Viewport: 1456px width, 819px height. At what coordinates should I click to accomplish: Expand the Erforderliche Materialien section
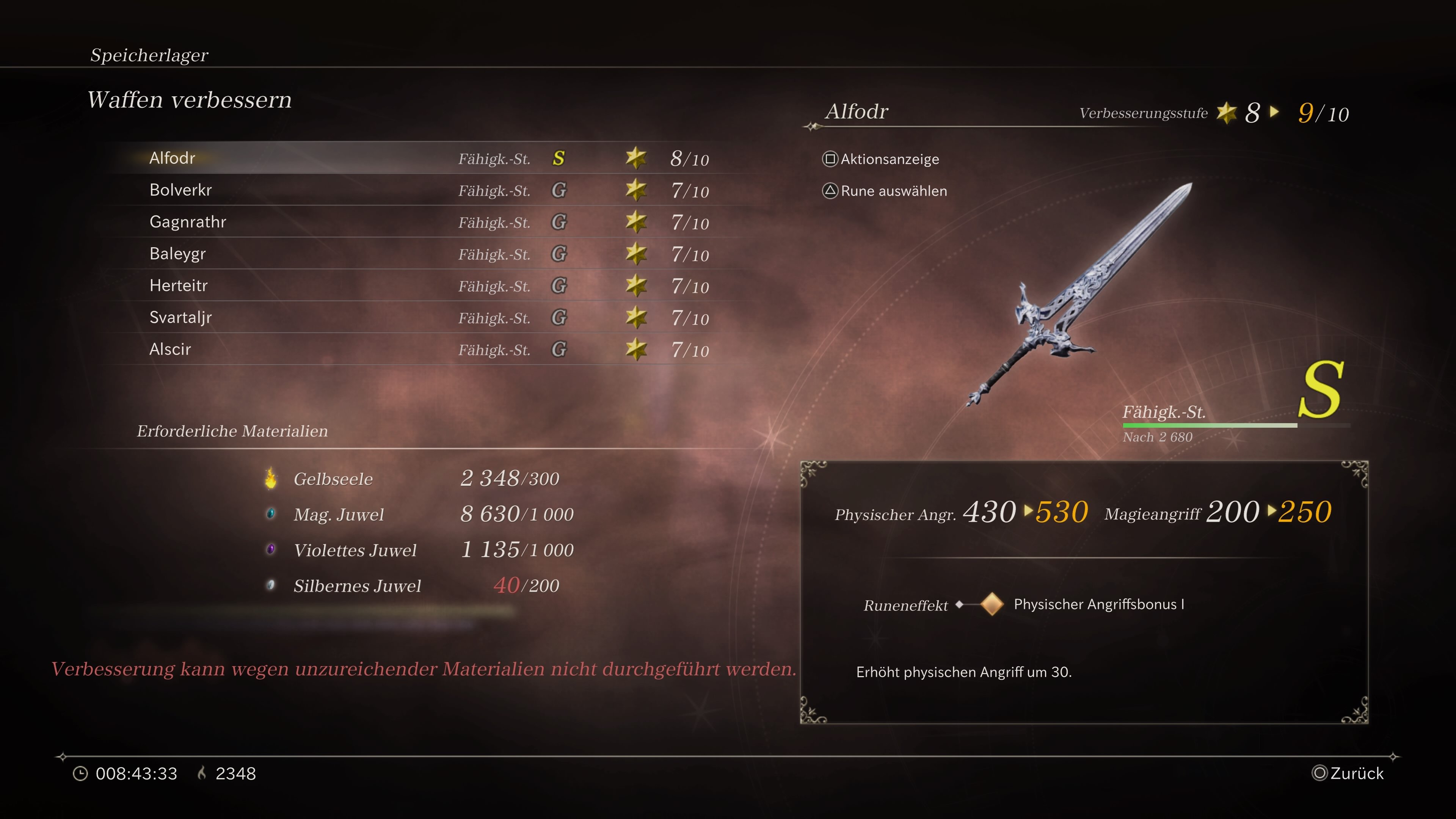point(232,431)
